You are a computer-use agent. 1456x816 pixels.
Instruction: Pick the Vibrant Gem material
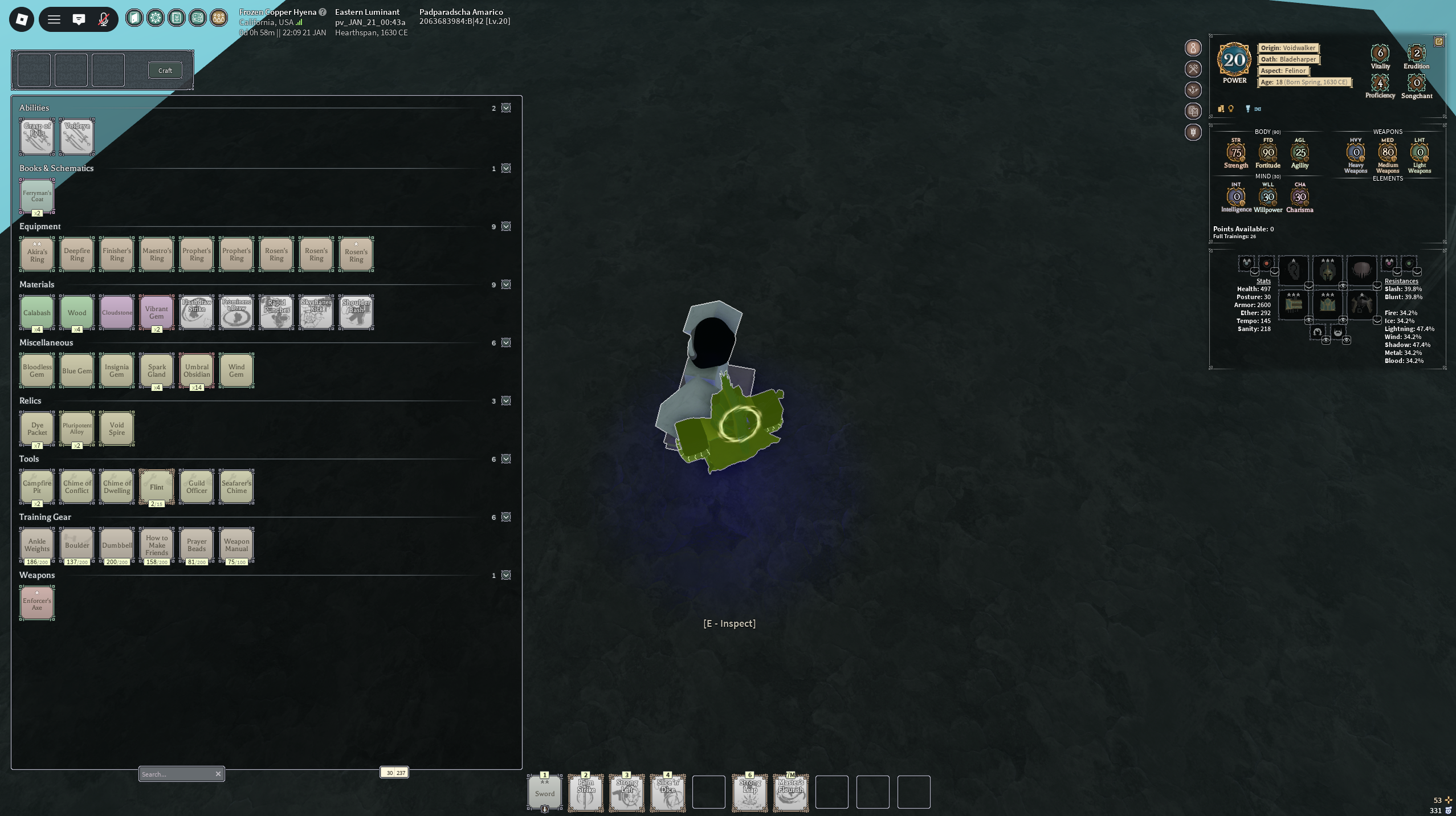coord(157,312)
